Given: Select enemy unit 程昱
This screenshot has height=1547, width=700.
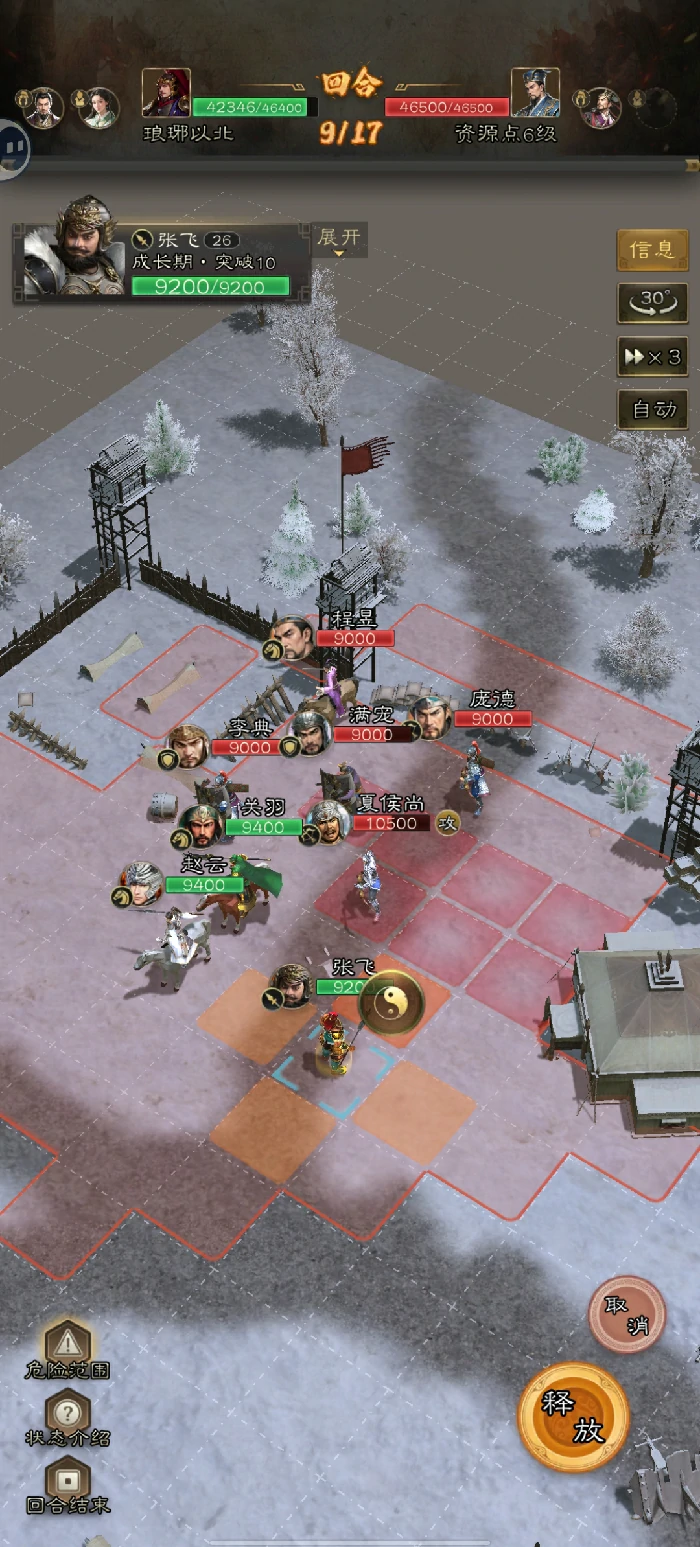Looking at the screenshot, I should point(294,637).
